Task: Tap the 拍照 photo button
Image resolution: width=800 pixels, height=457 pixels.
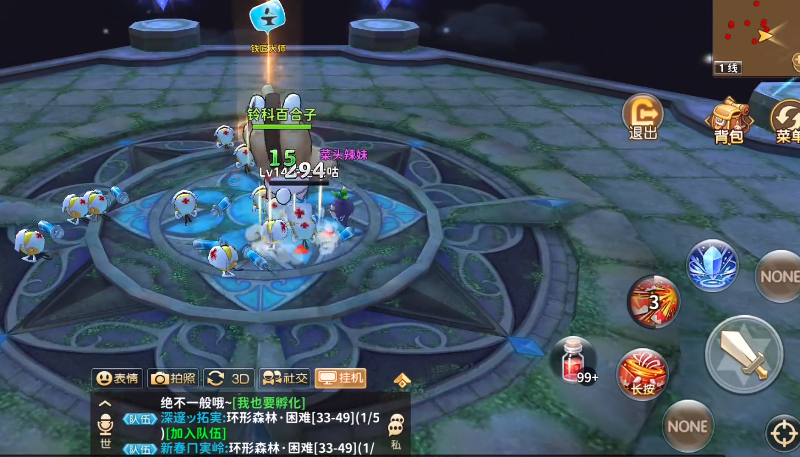Action: click(173, 378)
